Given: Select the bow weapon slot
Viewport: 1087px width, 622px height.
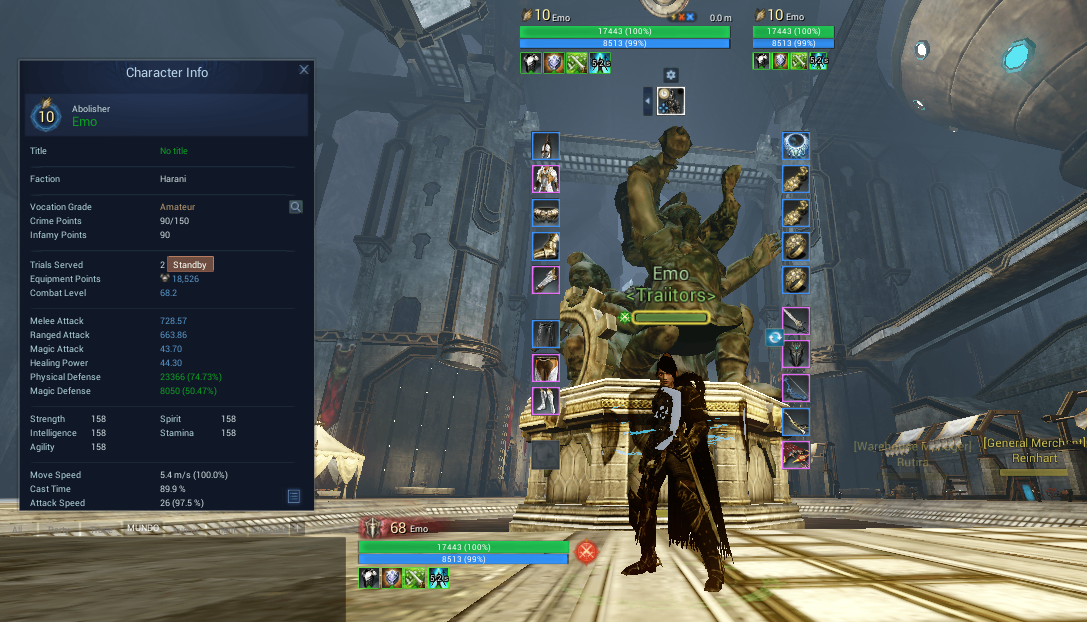Looking at the screenshot, I should tap(796, 388).
